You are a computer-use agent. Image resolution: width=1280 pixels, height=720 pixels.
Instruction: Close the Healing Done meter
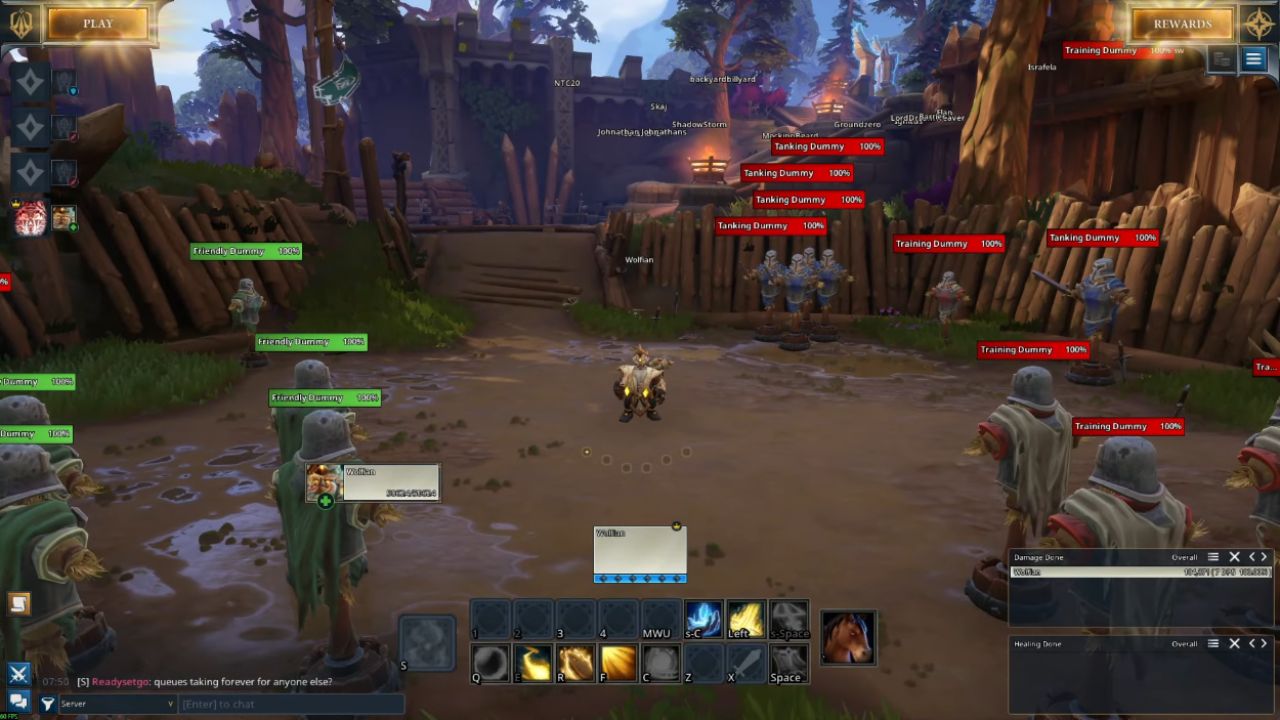click(x=1234, y=644)
